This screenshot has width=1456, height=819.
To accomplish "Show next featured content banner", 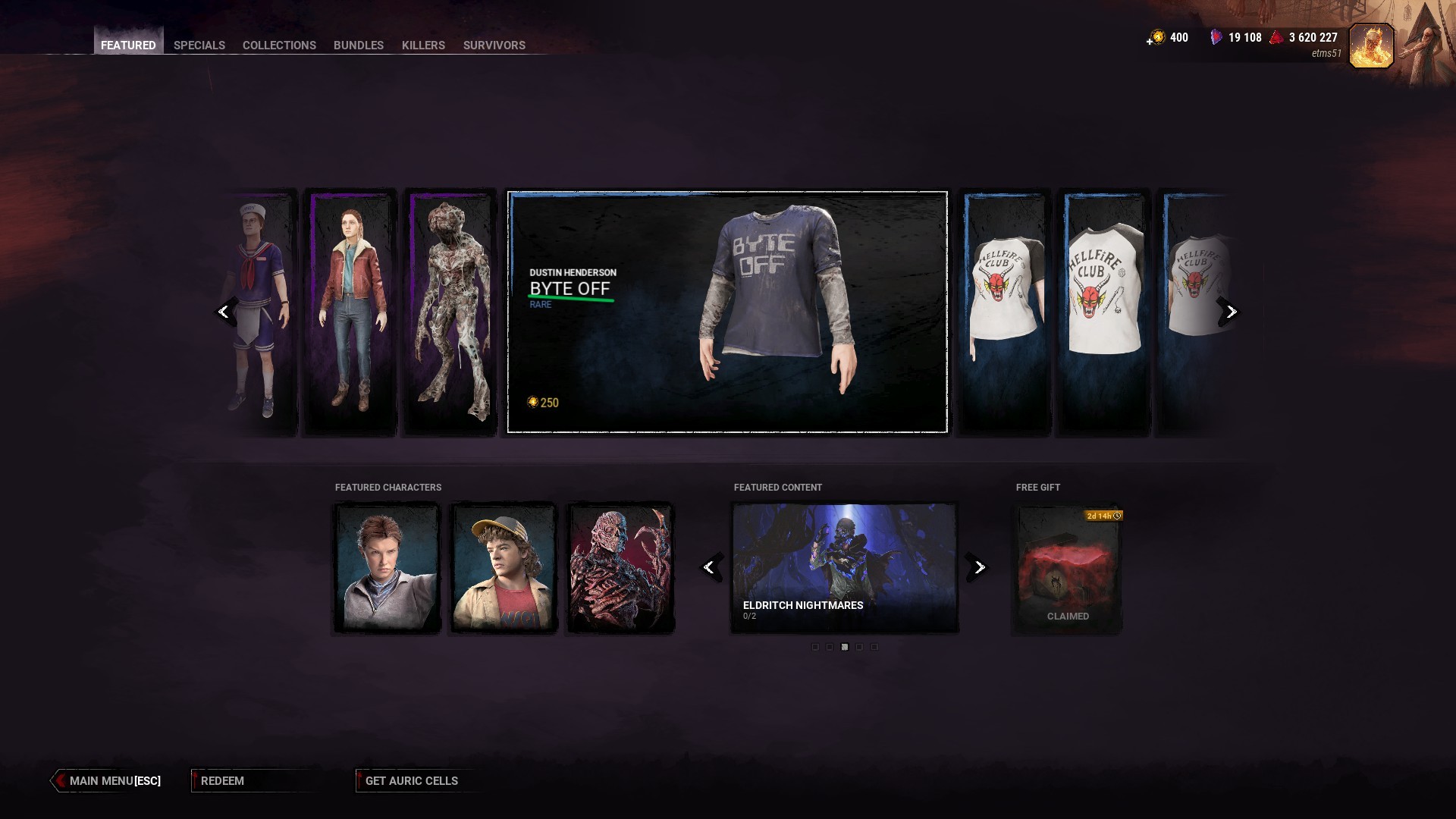I will pyautogui.click(x=979, y=567).
